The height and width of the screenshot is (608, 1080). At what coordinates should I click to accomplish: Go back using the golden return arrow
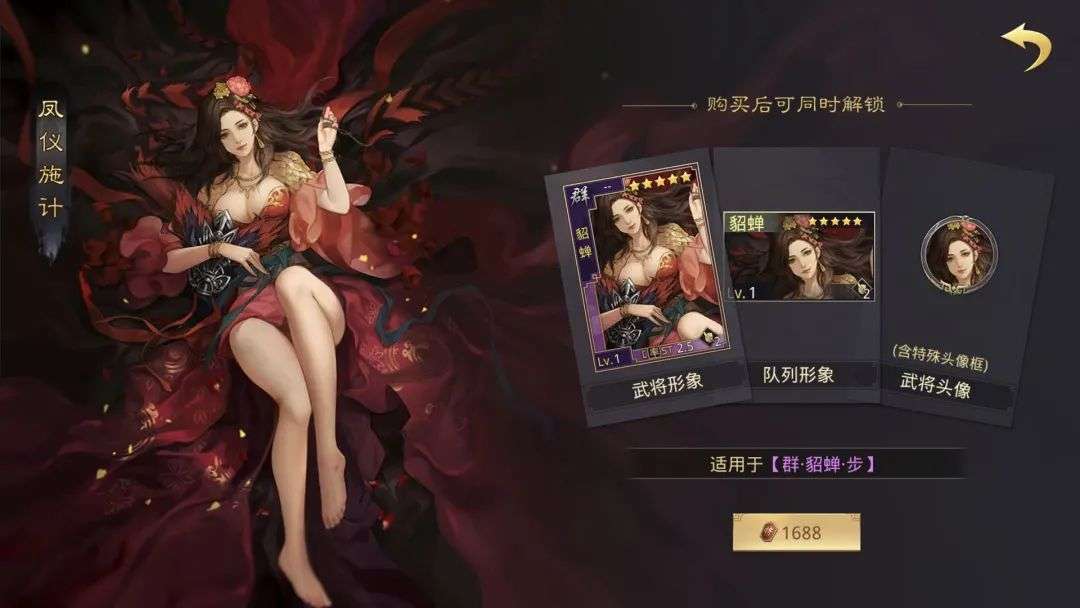click(x=1028, y=47)
